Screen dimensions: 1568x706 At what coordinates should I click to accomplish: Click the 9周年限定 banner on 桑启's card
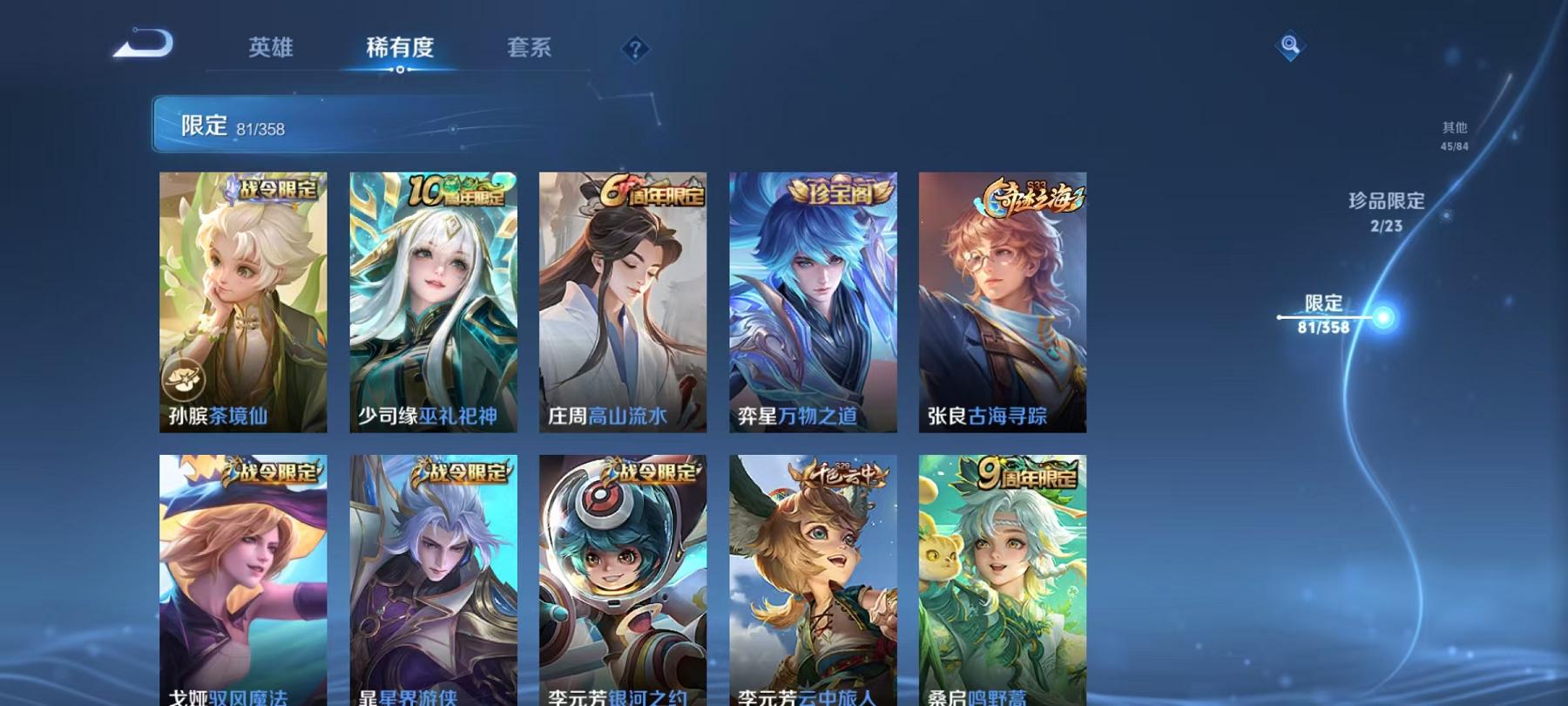[1028, 475]
